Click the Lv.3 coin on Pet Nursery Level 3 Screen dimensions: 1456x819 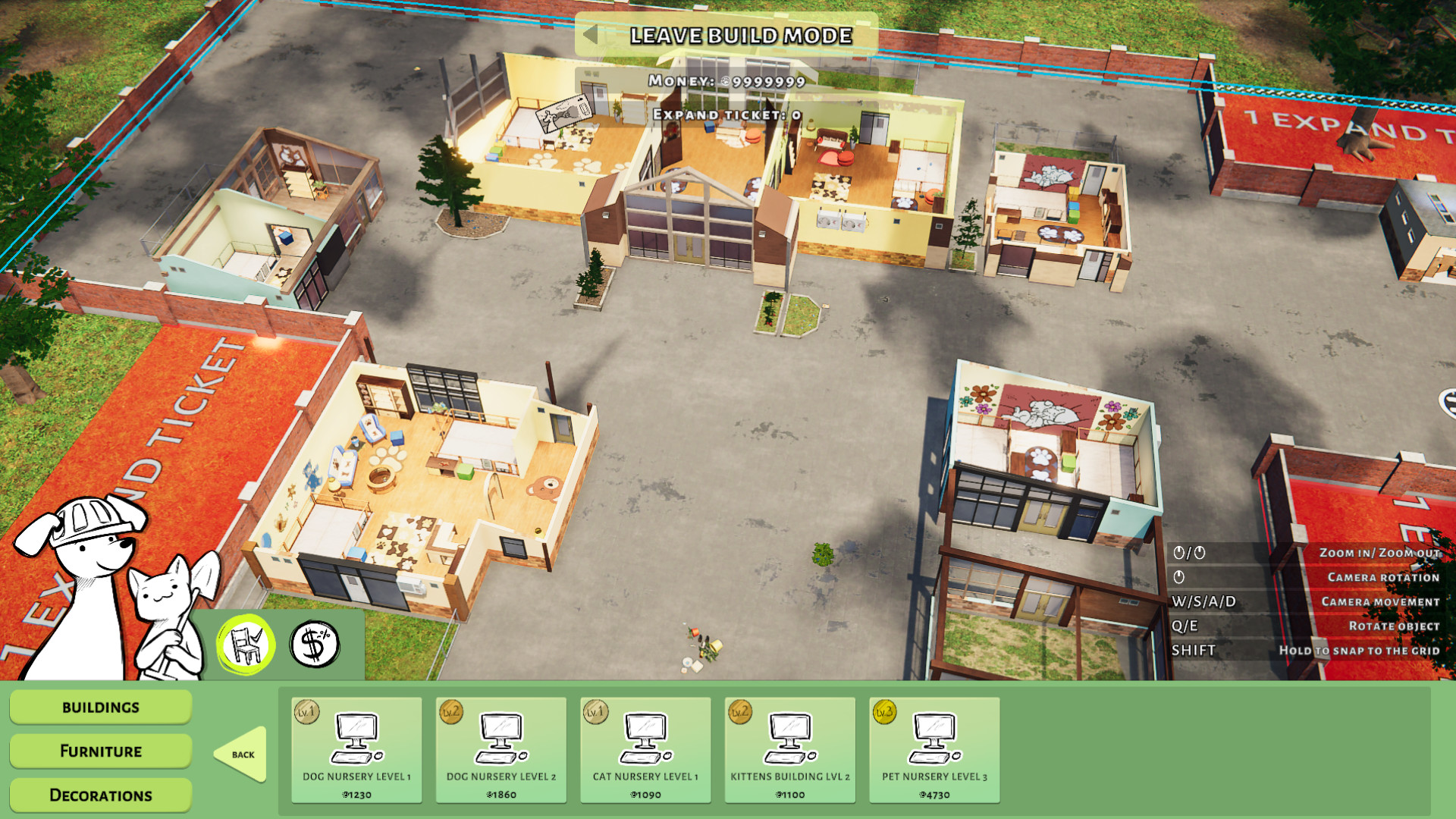(x=885, y=713)
